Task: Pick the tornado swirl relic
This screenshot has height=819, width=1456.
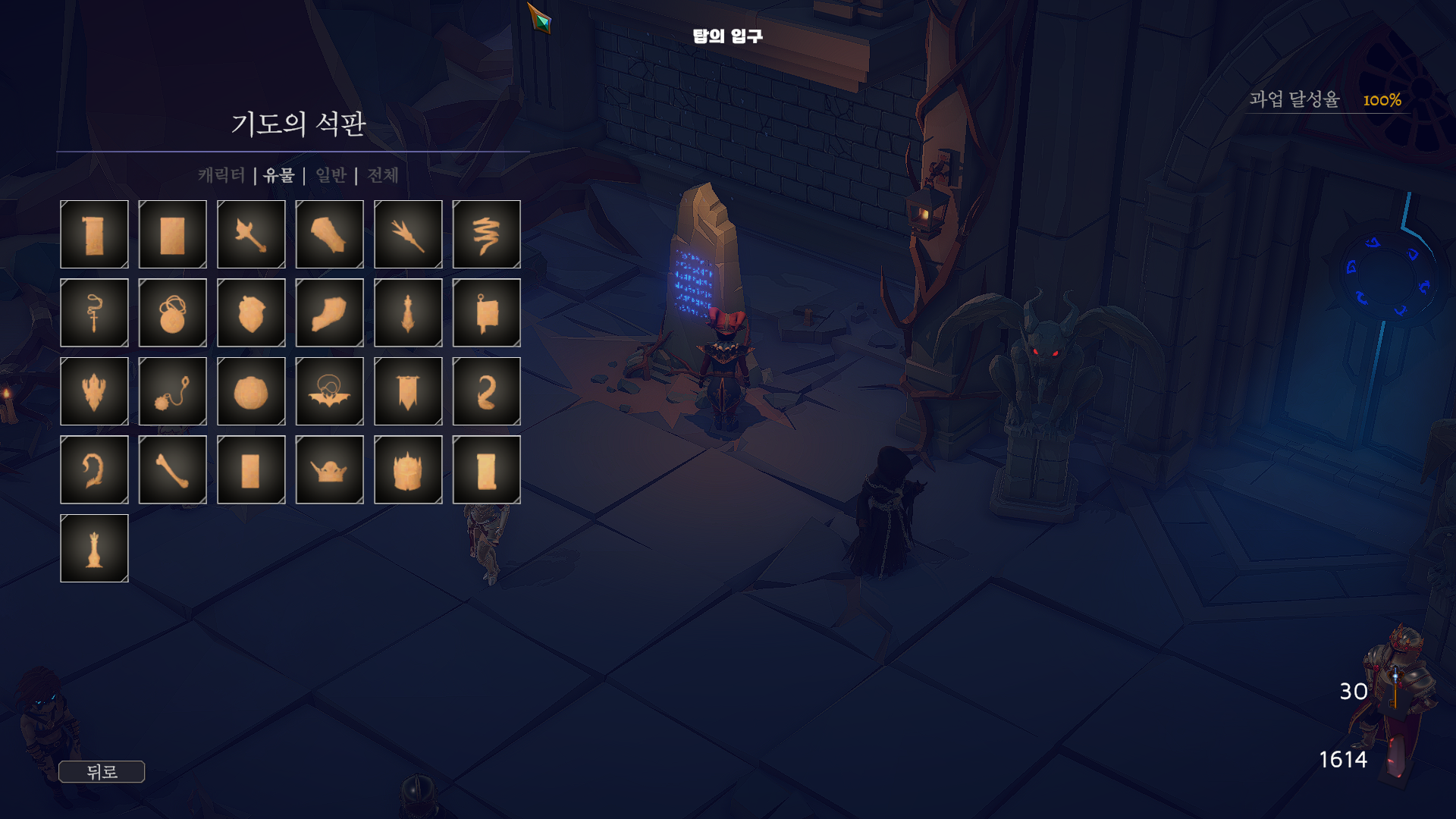Action: 486,234
